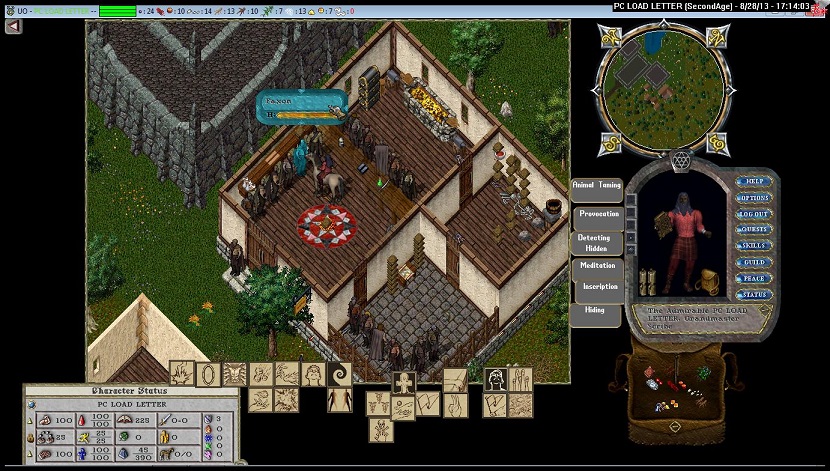Open the backpack icon on the paperdoll
830x471 pixels.
[709, 281]
